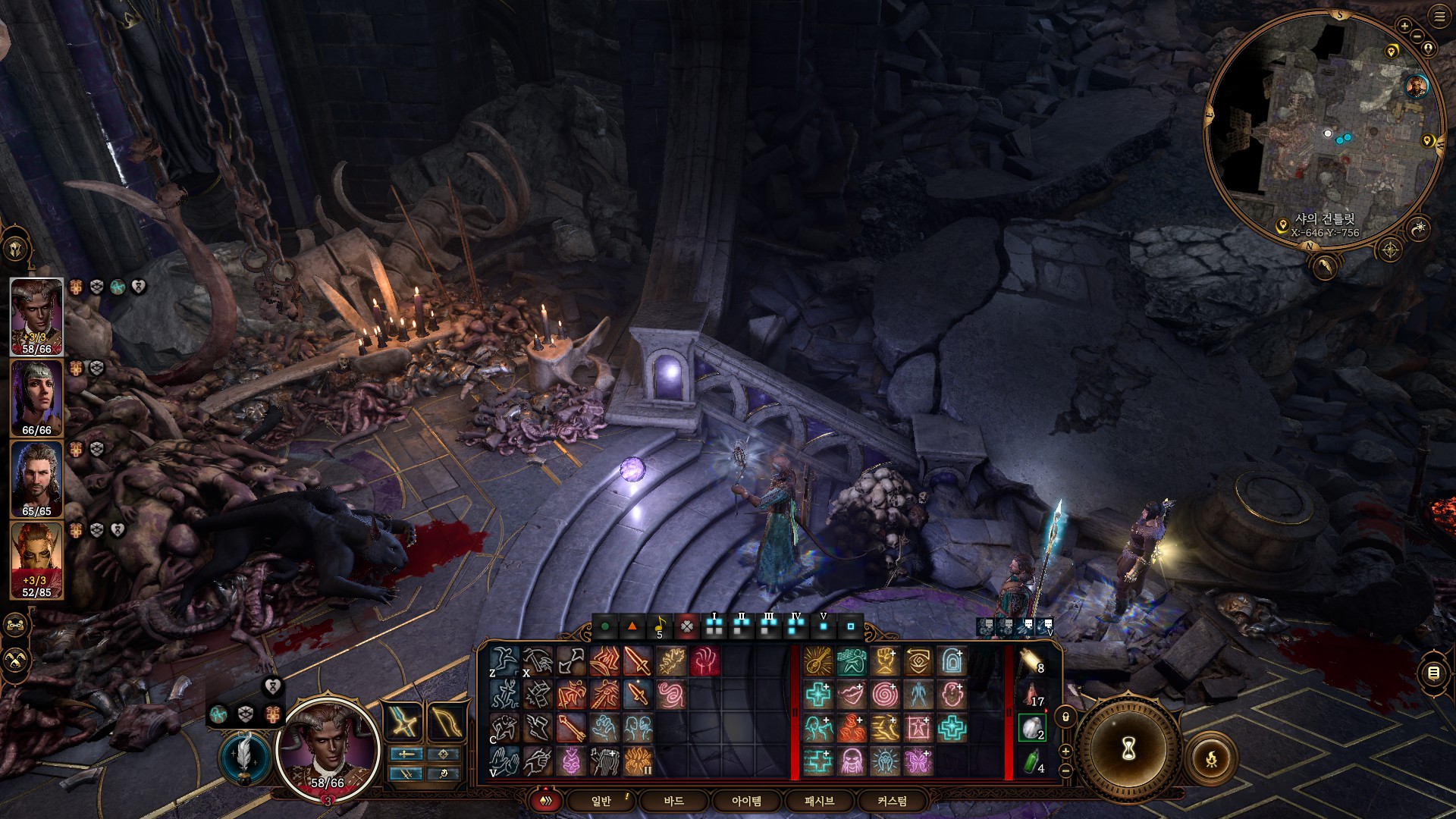Switch to the 바드 hotbar tab
1456x819 pixels.
pyautogui.click(x=673, y=801)
